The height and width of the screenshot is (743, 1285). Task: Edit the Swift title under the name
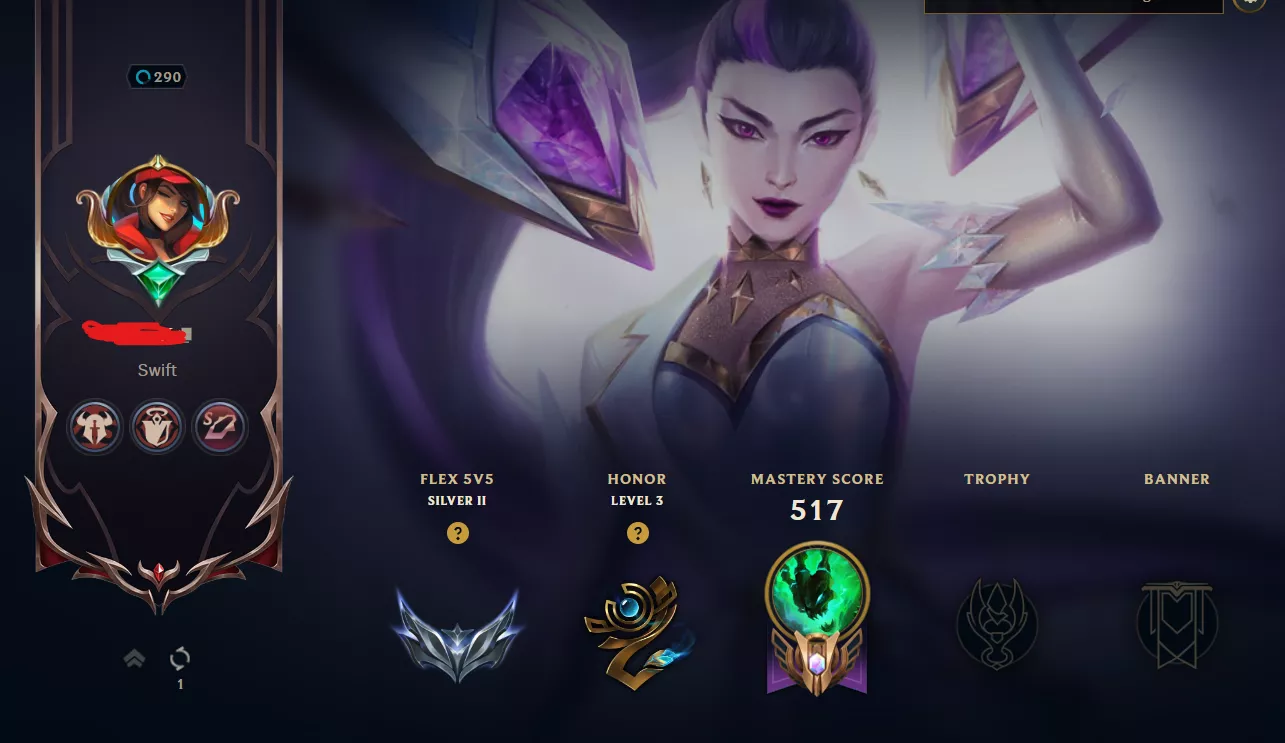point(157,370)
